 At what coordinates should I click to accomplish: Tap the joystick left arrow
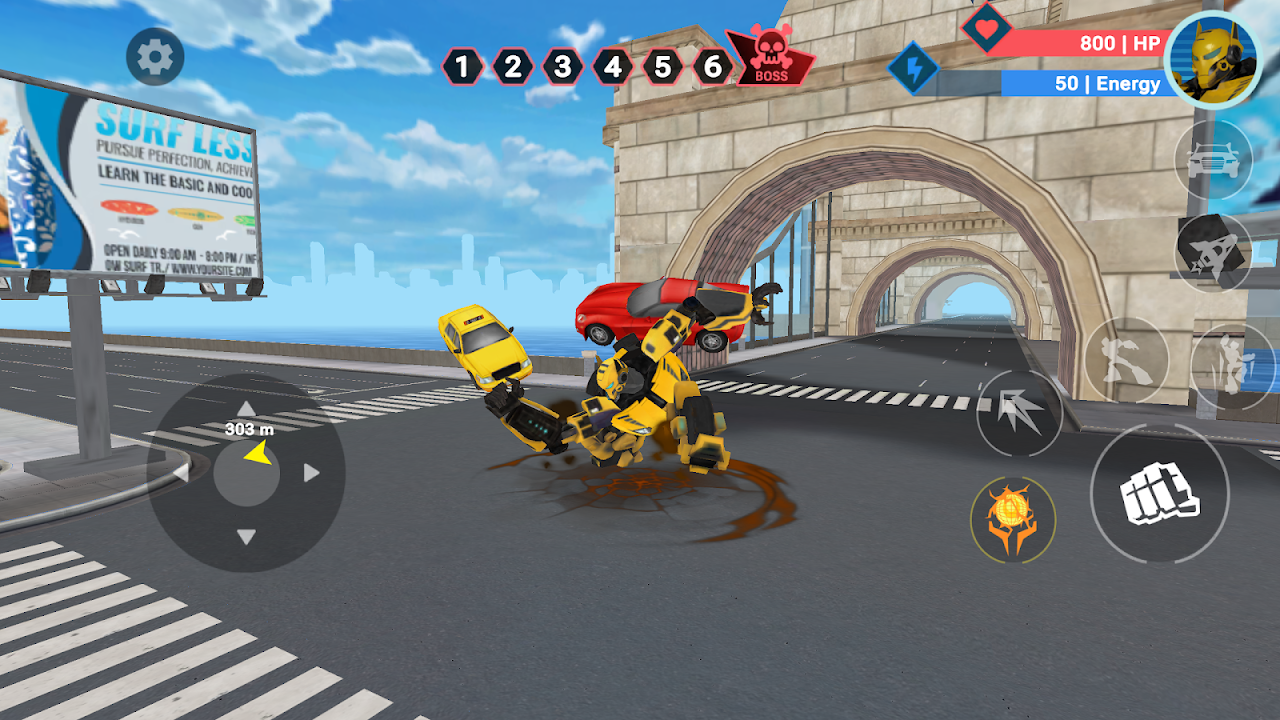pyautogui.click(x=181, y=472)
